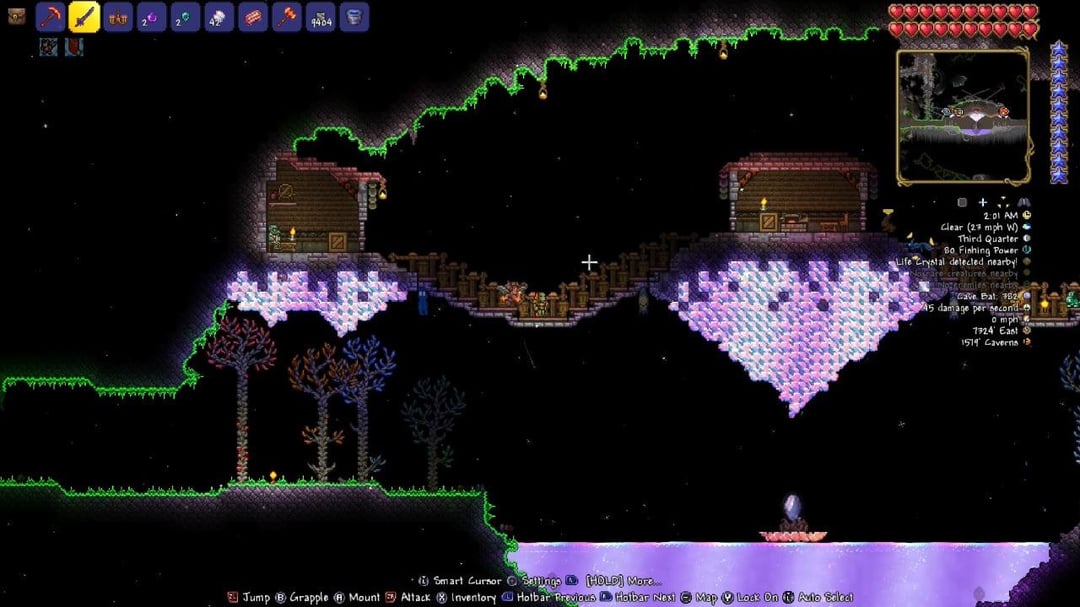Click the red banner buff icon
This screenshot has width=1080, height=607.
click(x=74, y=46)
